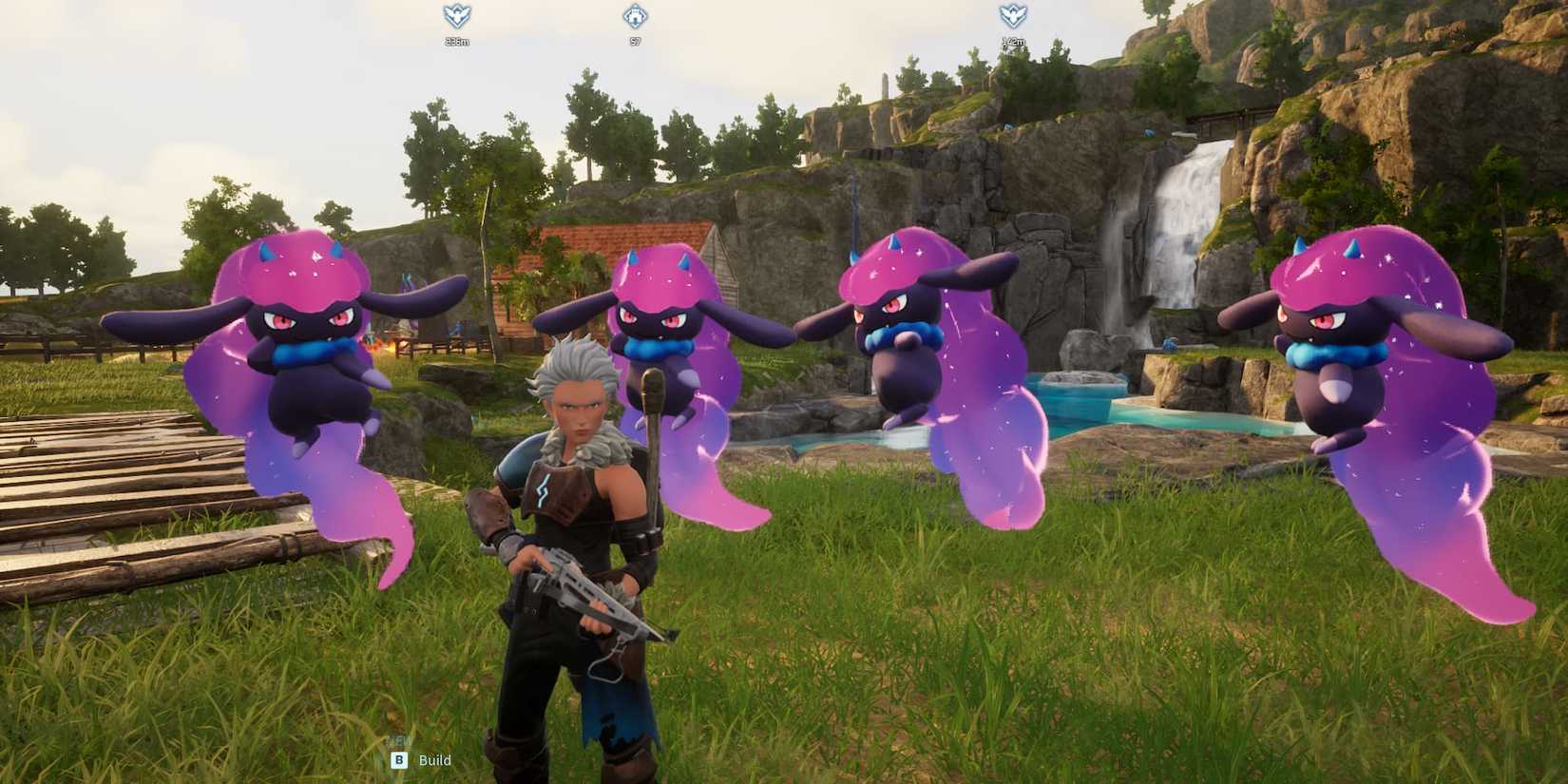
Task: Click the NEW indicator above the Build prompt
Action: point(396,740)
